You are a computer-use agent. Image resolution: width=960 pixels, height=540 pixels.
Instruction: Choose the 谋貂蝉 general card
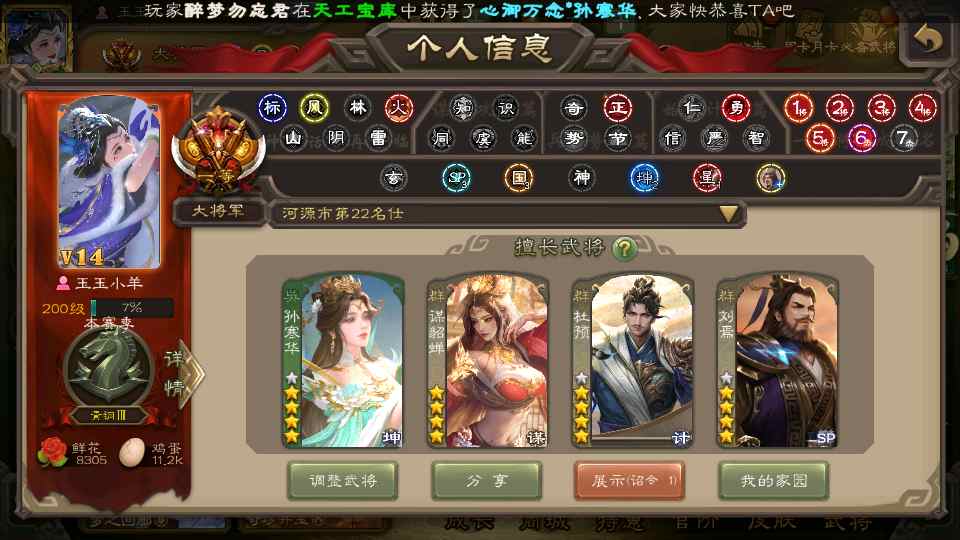(x=486, y=360)
